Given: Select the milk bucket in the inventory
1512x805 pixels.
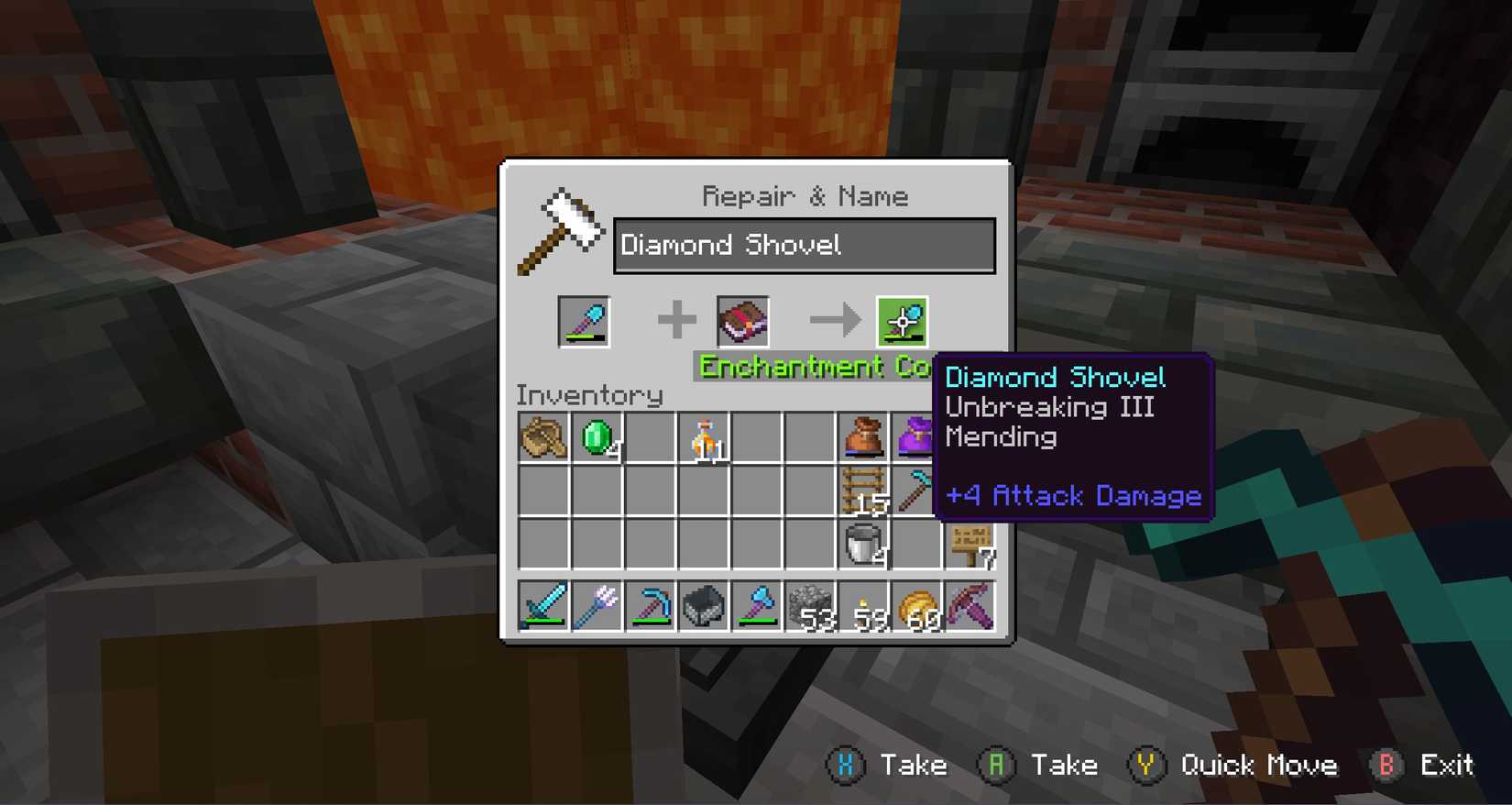Looking at the screenshot, I should pos(863,544).
